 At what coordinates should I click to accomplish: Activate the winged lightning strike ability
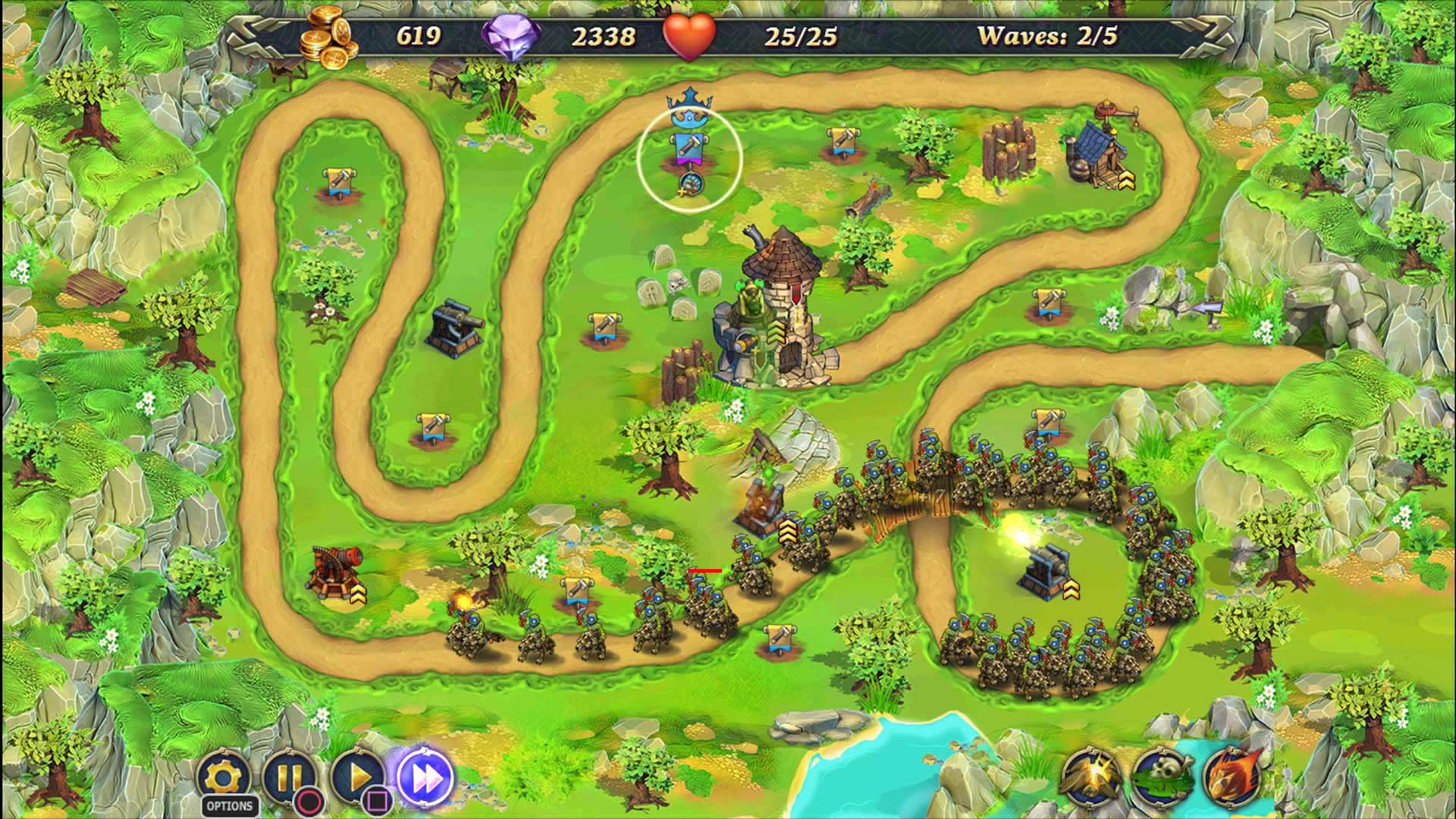click(1091, 777)
